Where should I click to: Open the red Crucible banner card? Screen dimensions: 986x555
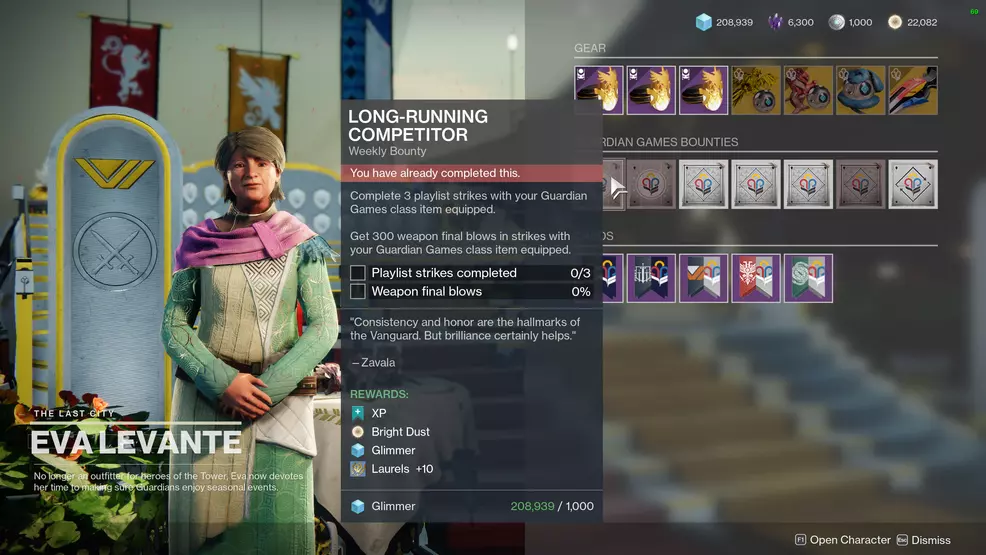click(x=756, y=278)
